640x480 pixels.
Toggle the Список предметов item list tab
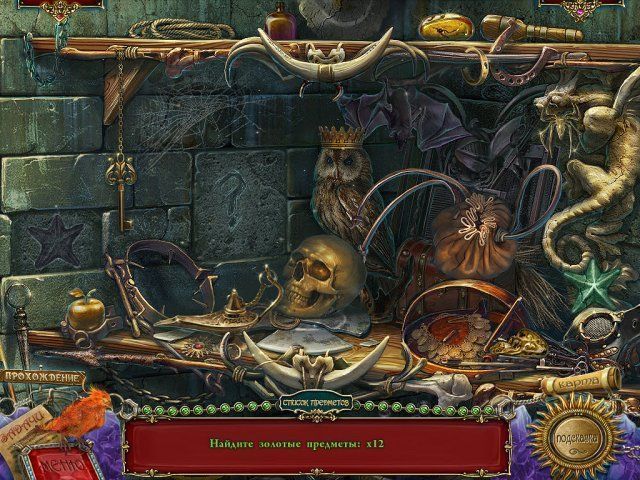pos(321,404)
